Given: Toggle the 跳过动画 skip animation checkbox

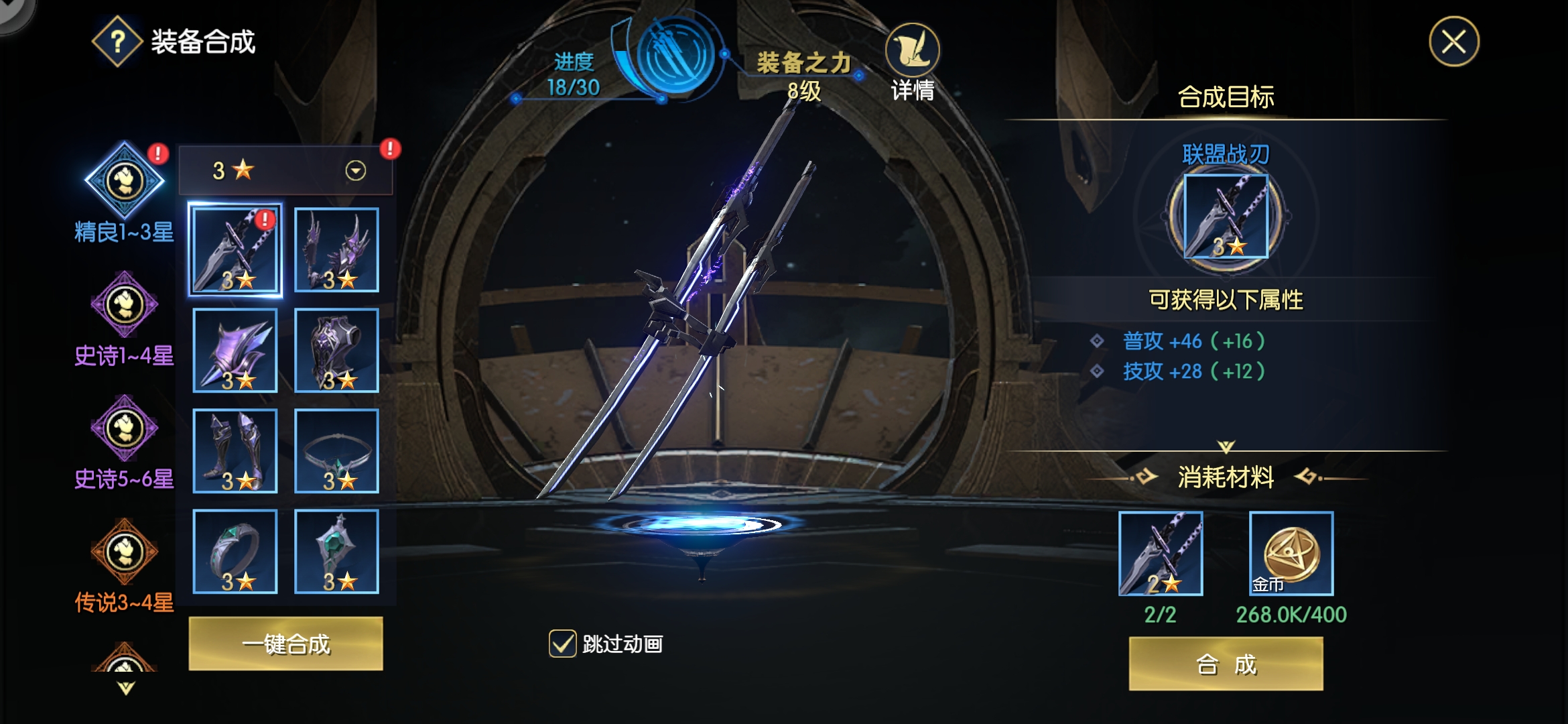Looking at the screenshot, I should tap(562, 644).
